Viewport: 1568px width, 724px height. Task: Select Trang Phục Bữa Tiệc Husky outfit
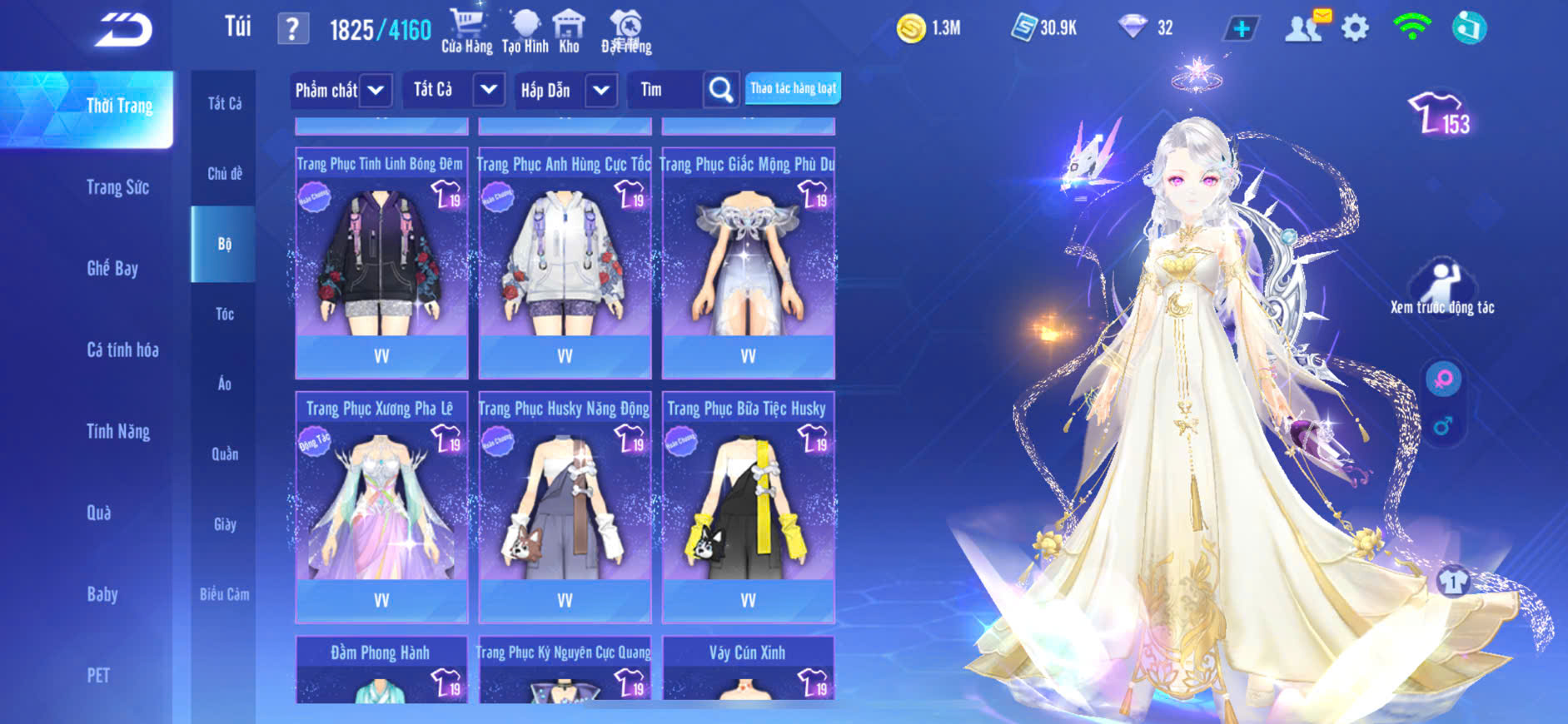[x=748, y=506]
